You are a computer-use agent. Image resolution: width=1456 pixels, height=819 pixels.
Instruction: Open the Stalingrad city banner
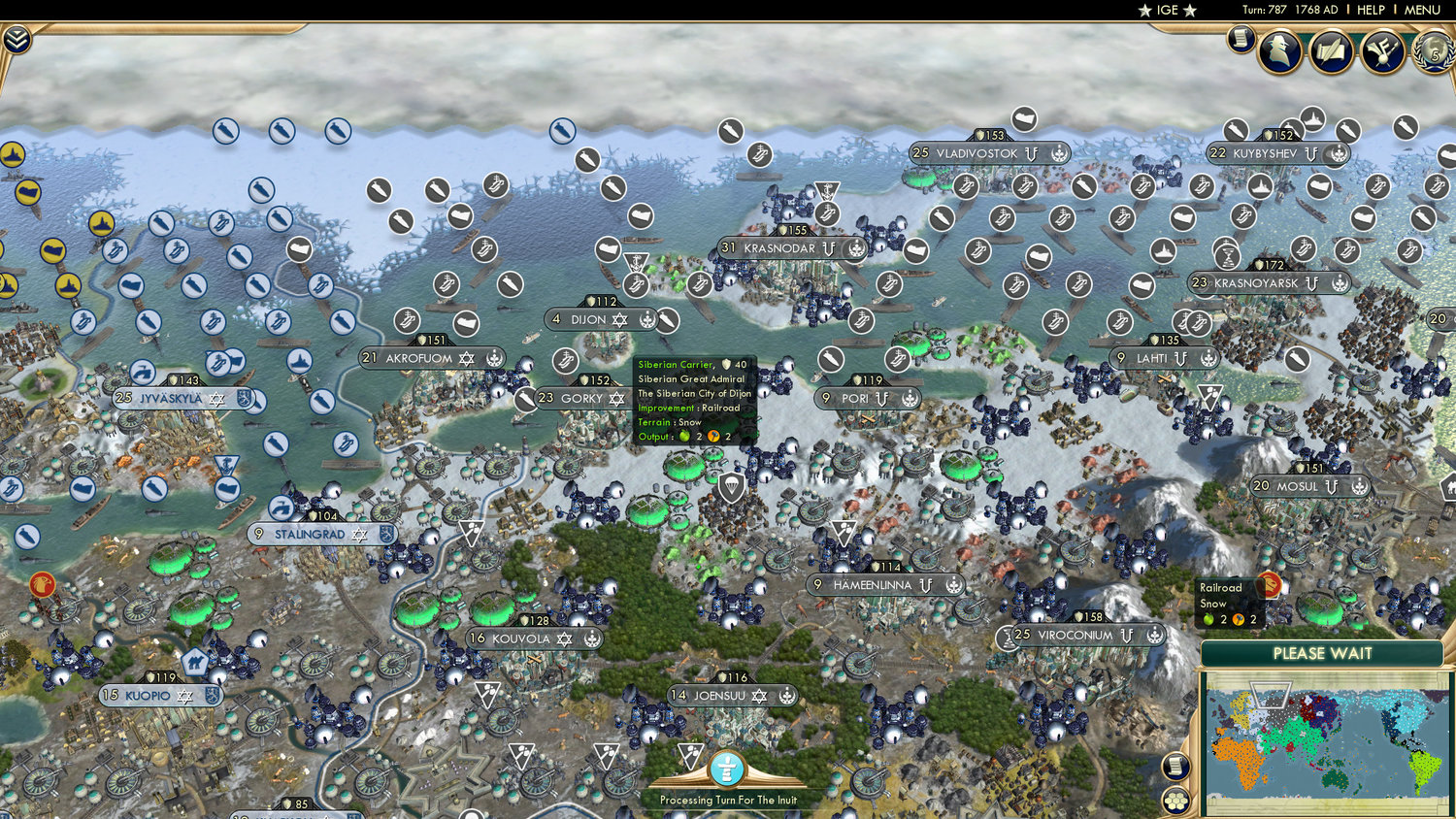click(x=307, y=535)
